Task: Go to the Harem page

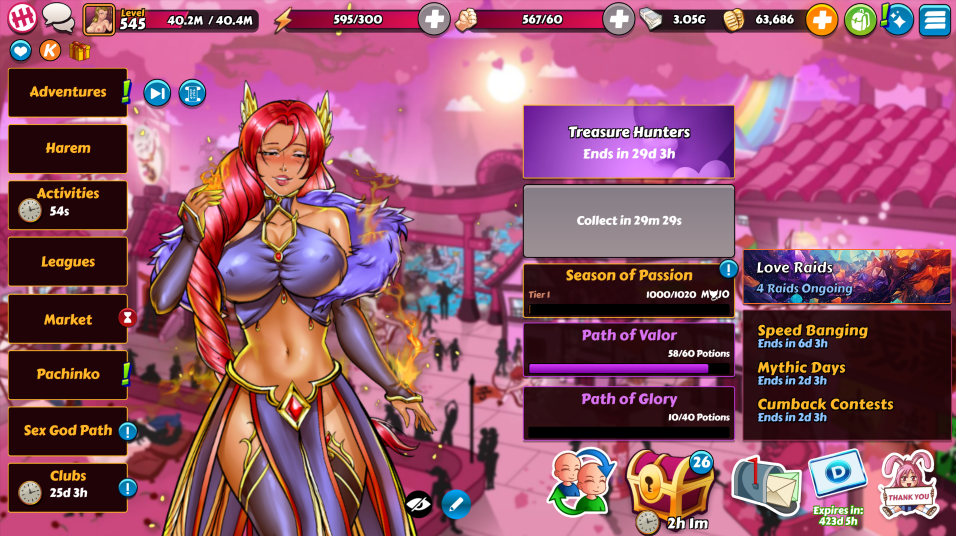Action: (68, 148)
